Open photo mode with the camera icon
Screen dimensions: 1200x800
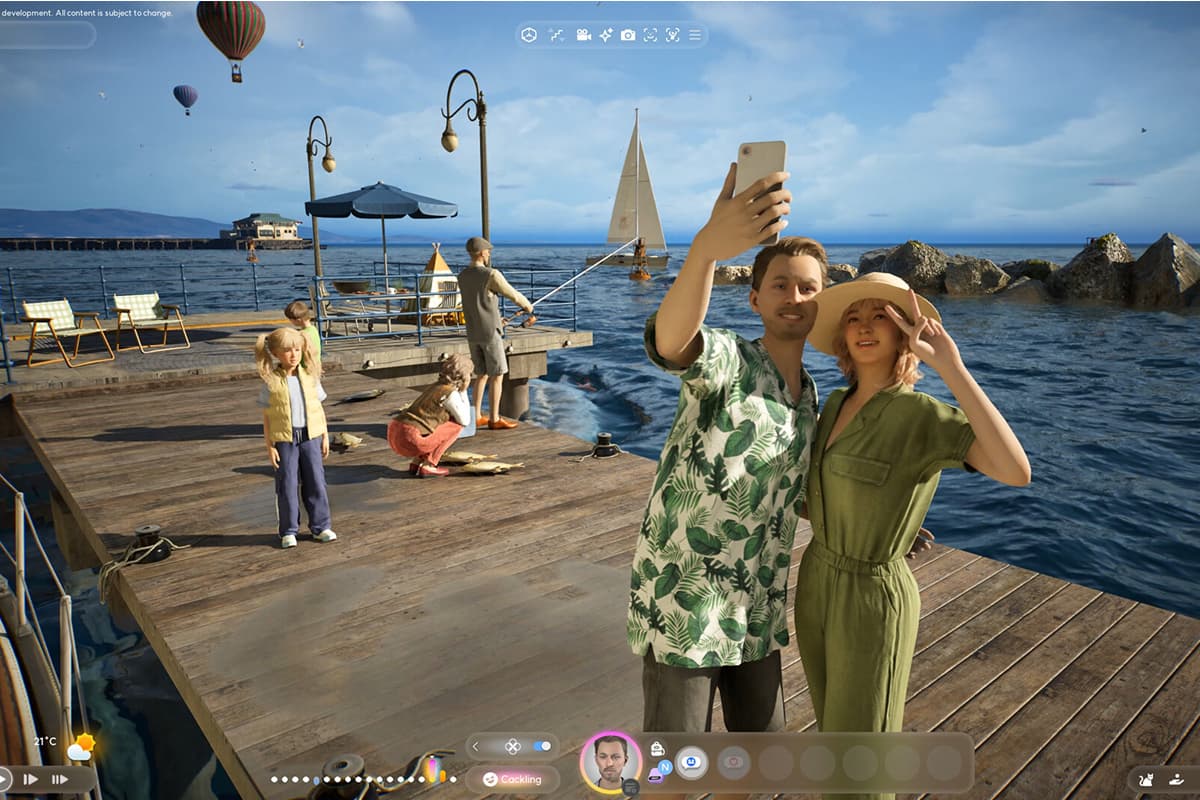coord(628,35)
